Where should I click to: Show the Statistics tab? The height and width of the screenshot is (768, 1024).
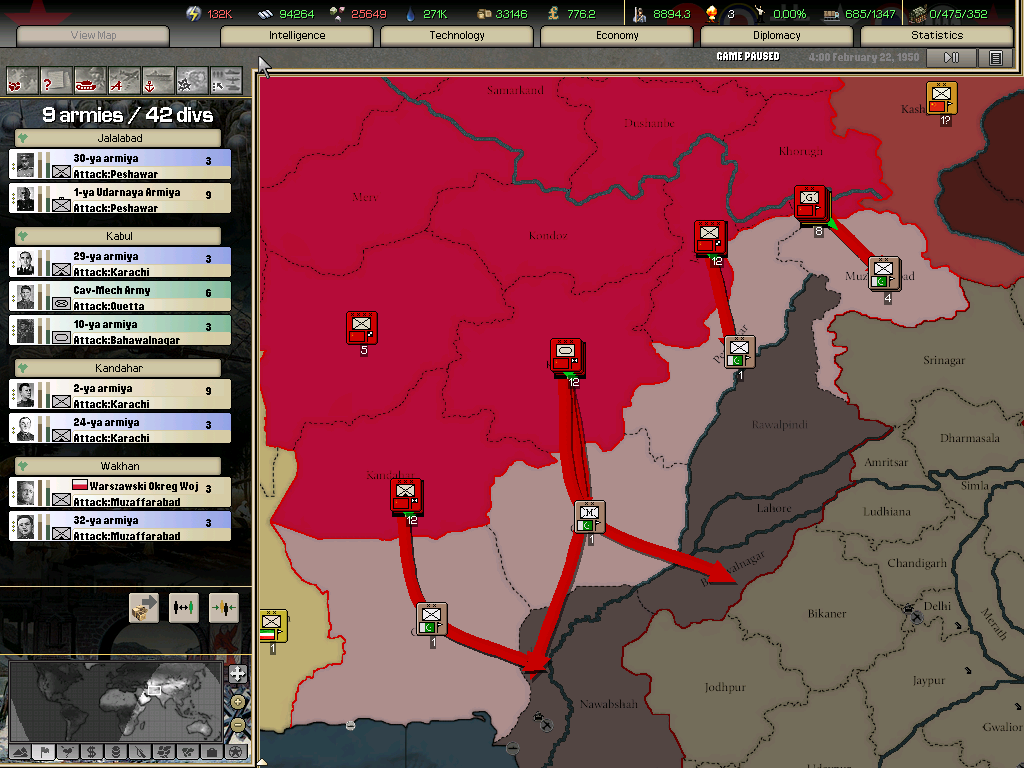[937, 36]
